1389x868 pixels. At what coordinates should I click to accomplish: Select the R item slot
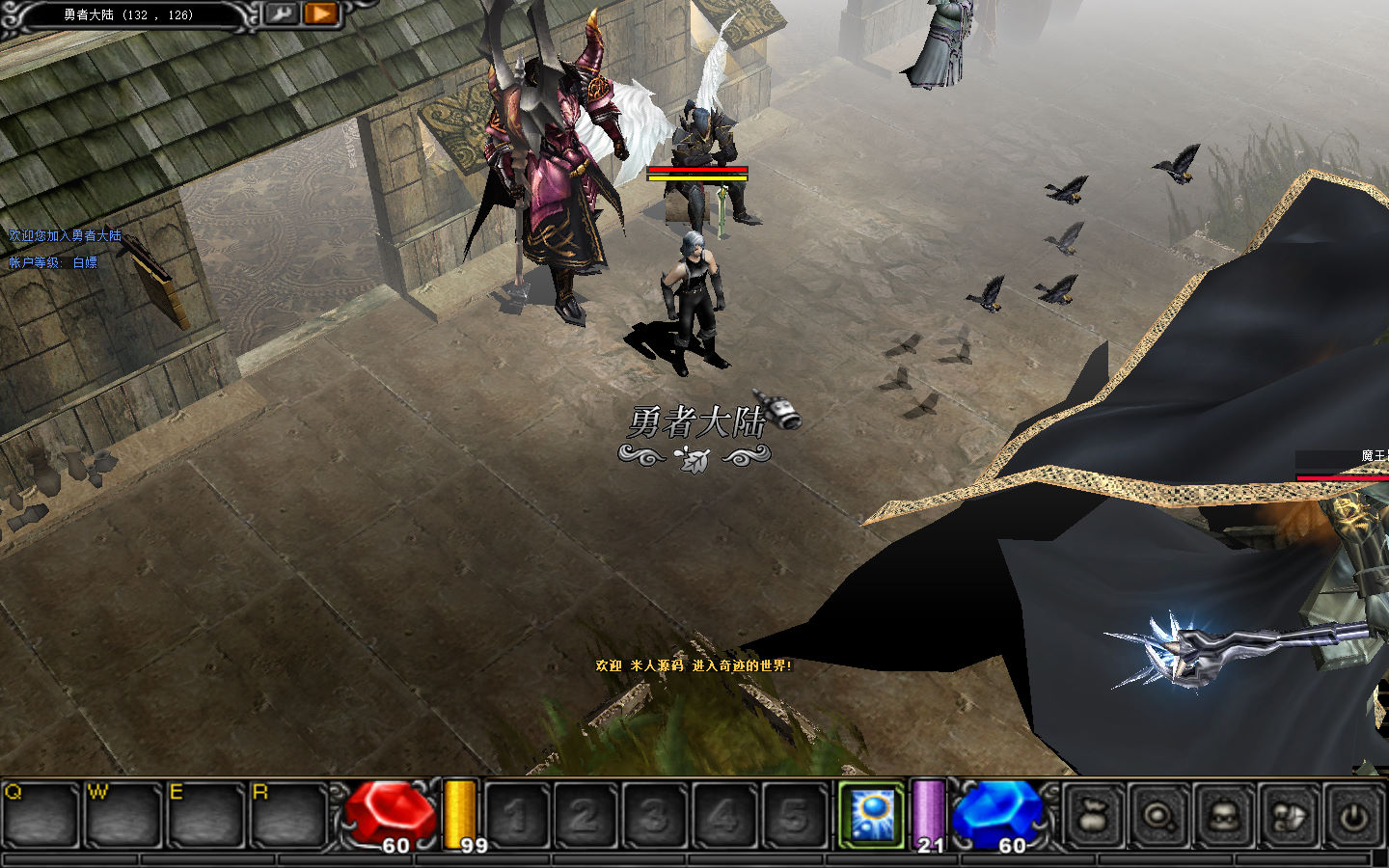288,816
